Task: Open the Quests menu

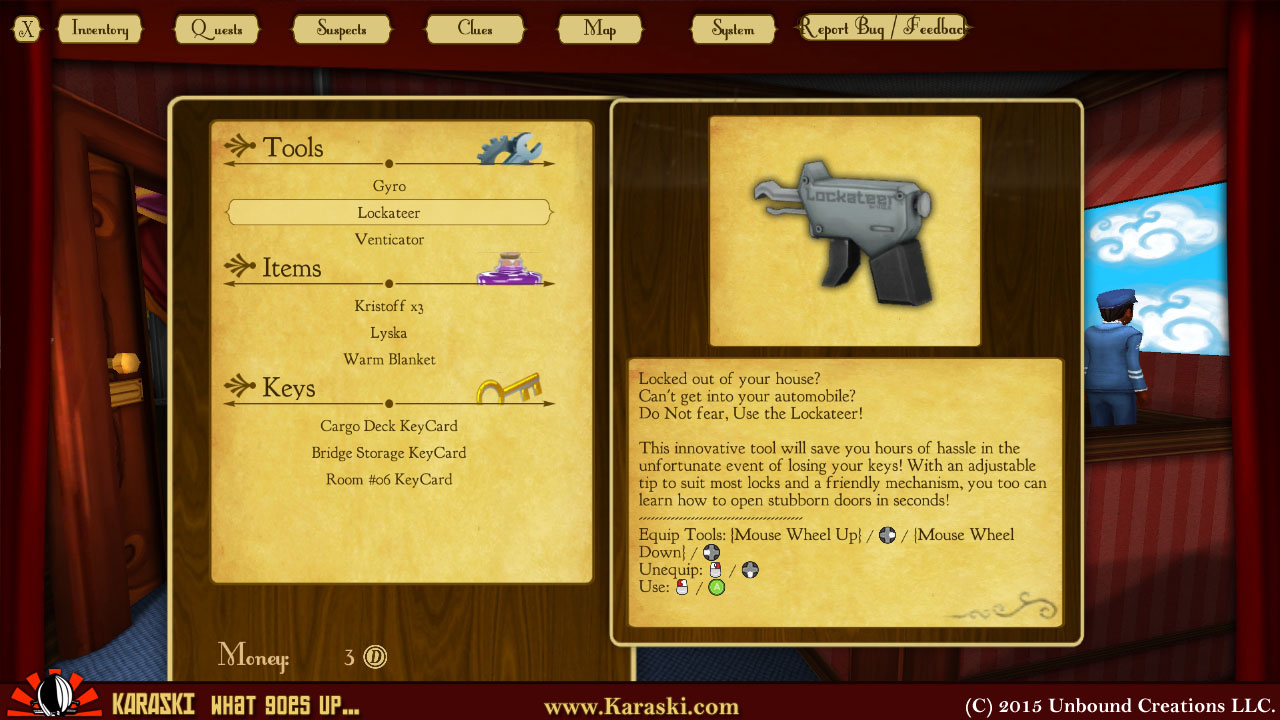Action: coord(217,29)
